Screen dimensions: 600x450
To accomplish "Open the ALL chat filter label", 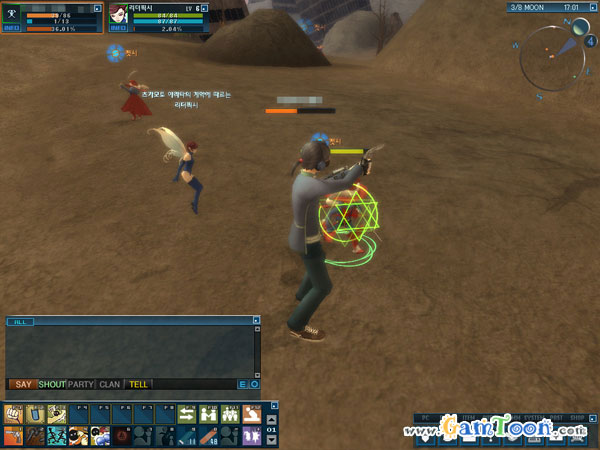I will tap(19, 322).
